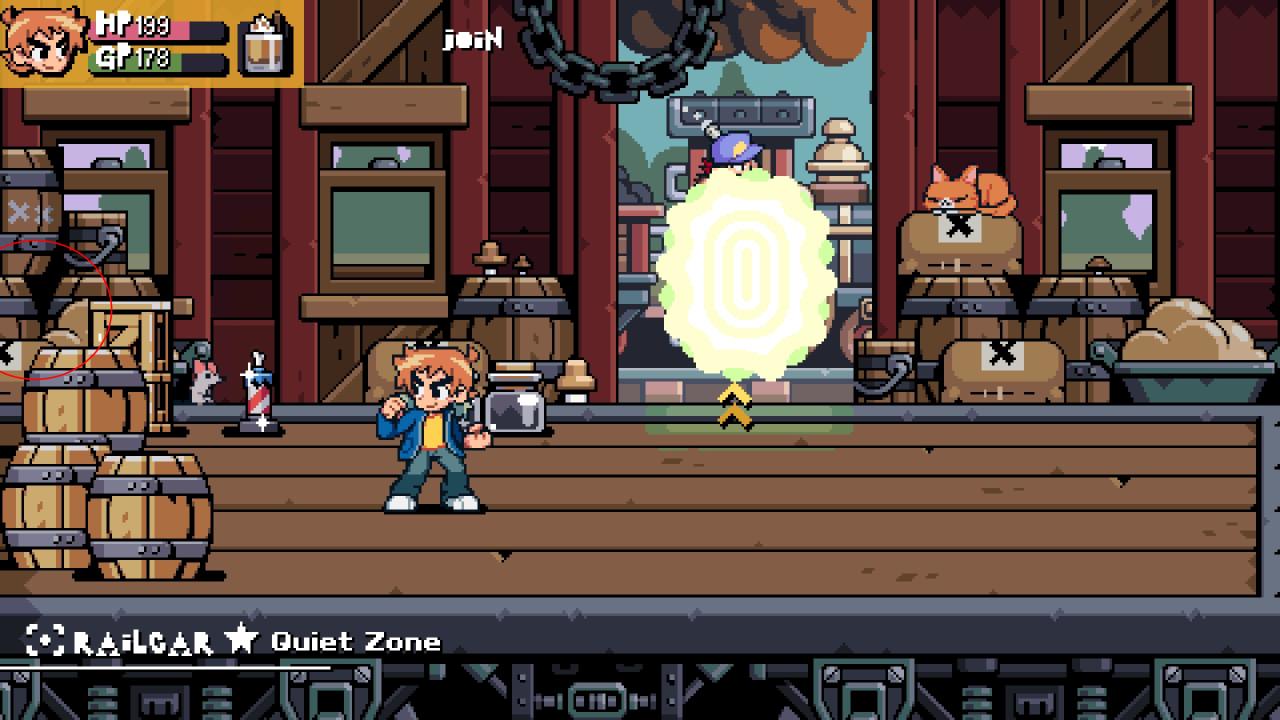Click the player character portrait
The image size is (1280, 720).
point(43,40)
